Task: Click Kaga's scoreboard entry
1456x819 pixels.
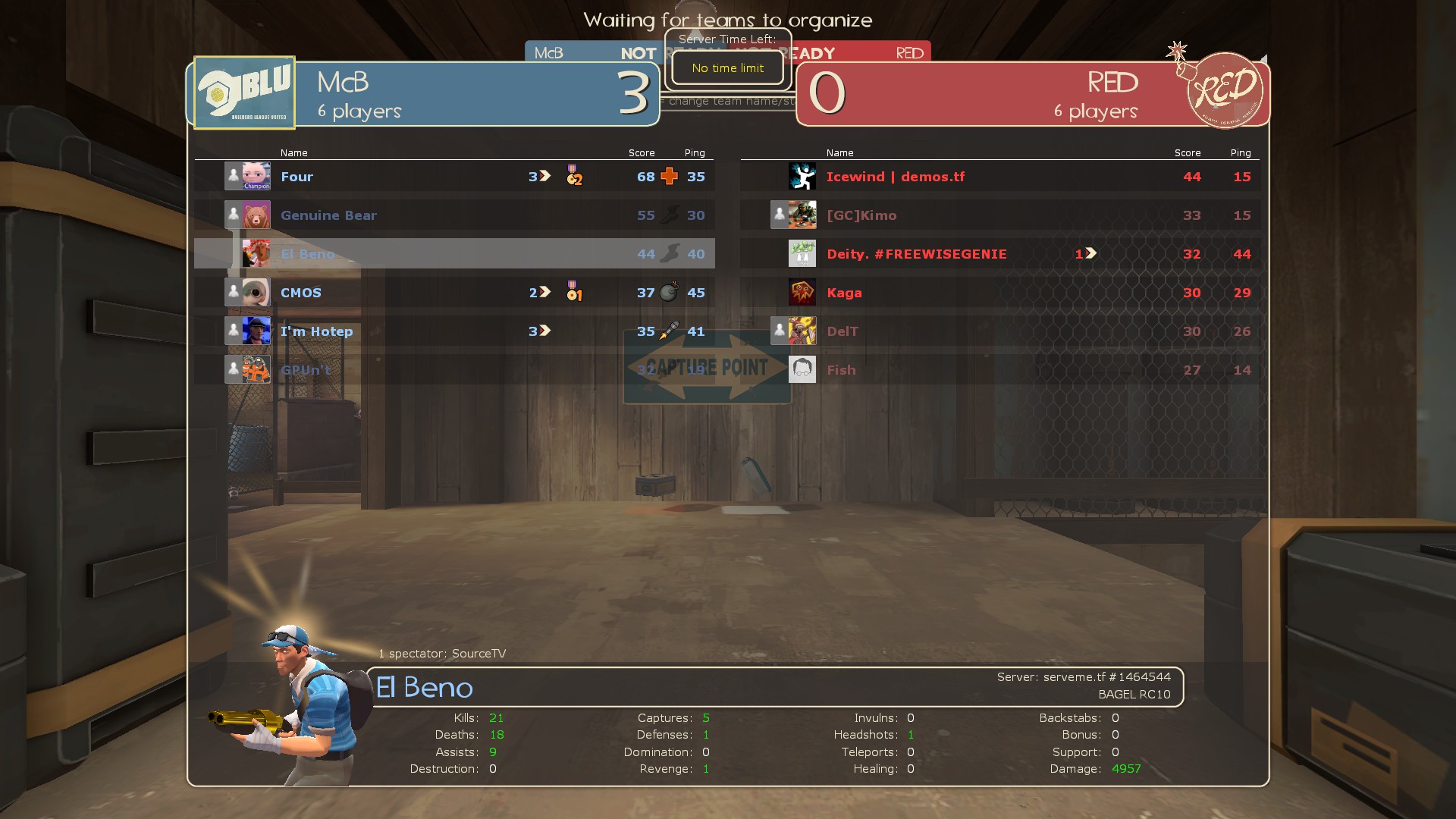Action: coord(844,293)
